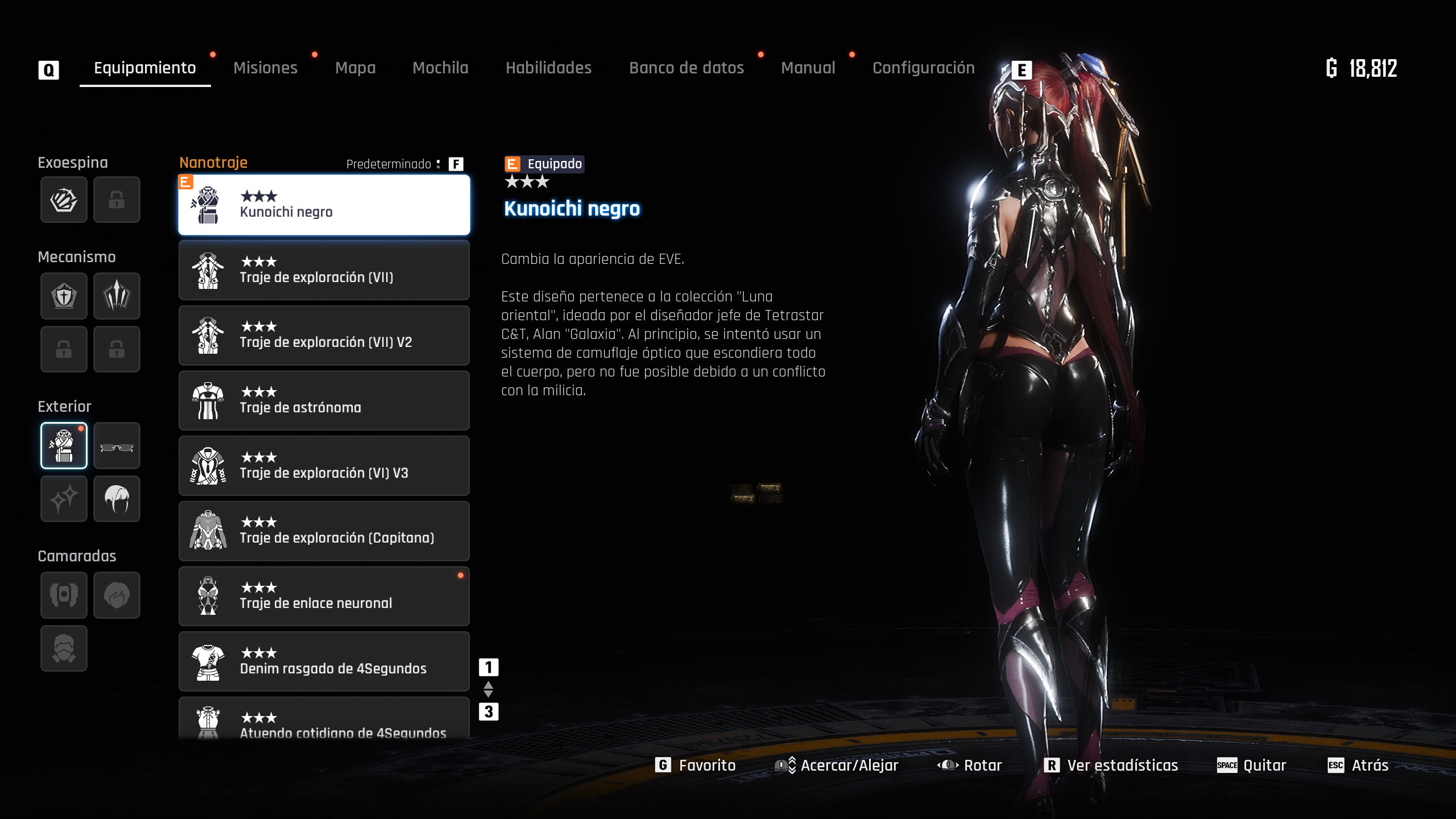This screenshot has height=819, width=1456.
Task: Switch to the Misiones tab
Action: click(x=265, y=68)
